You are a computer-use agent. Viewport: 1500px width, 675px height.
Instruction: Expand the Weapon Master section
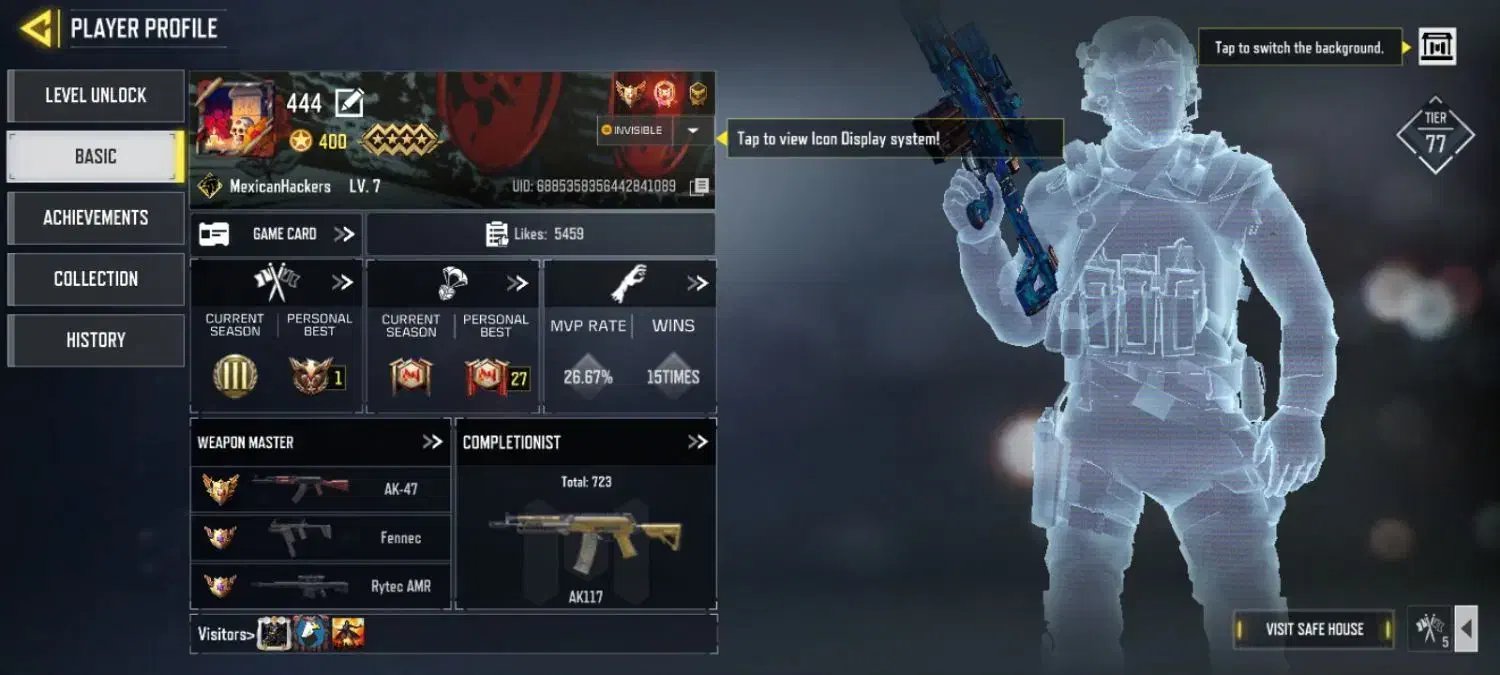(432, 442)
